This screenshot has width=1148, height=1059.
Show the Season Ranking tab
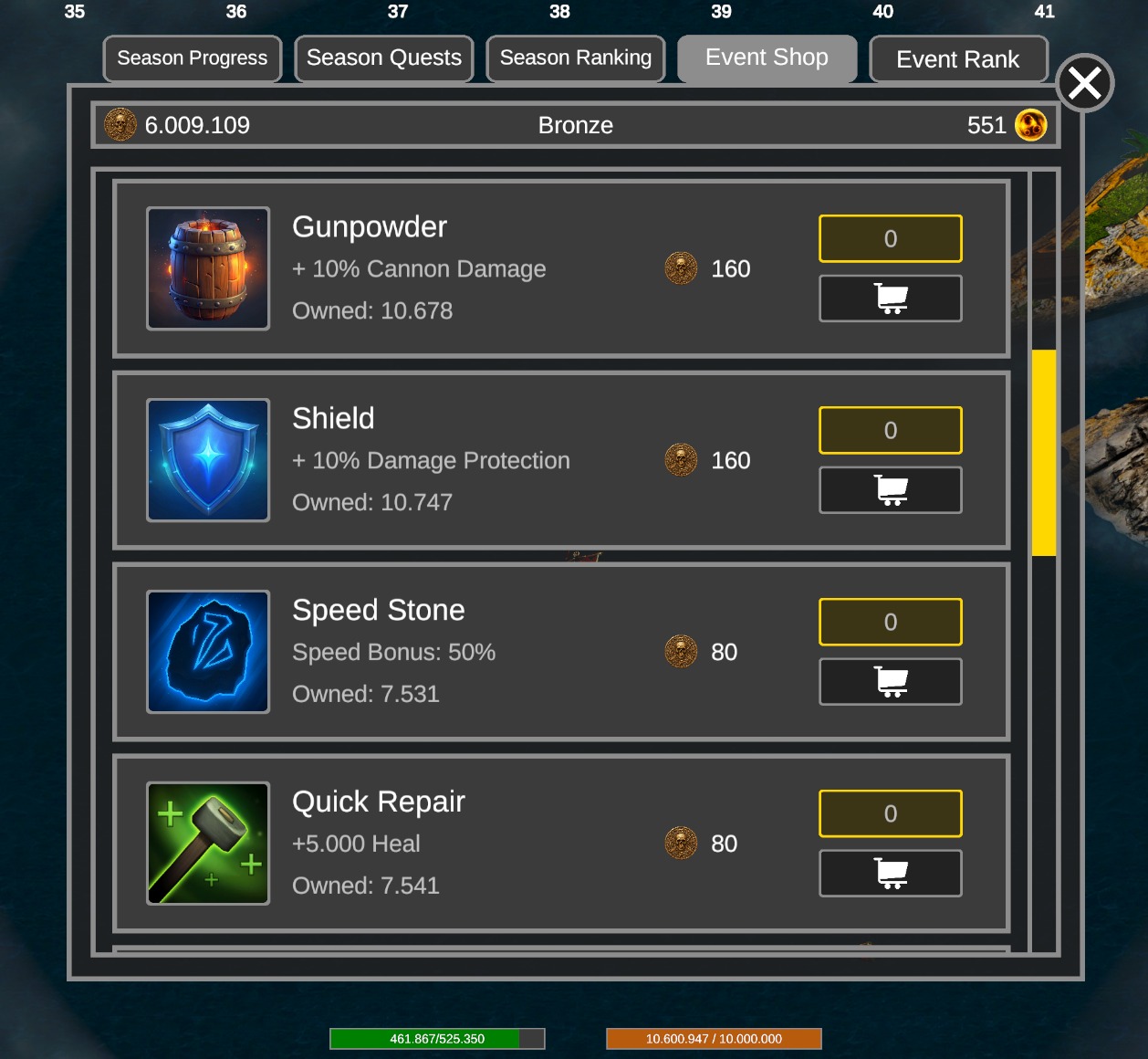pyautogui.click(x=576, y=58)
